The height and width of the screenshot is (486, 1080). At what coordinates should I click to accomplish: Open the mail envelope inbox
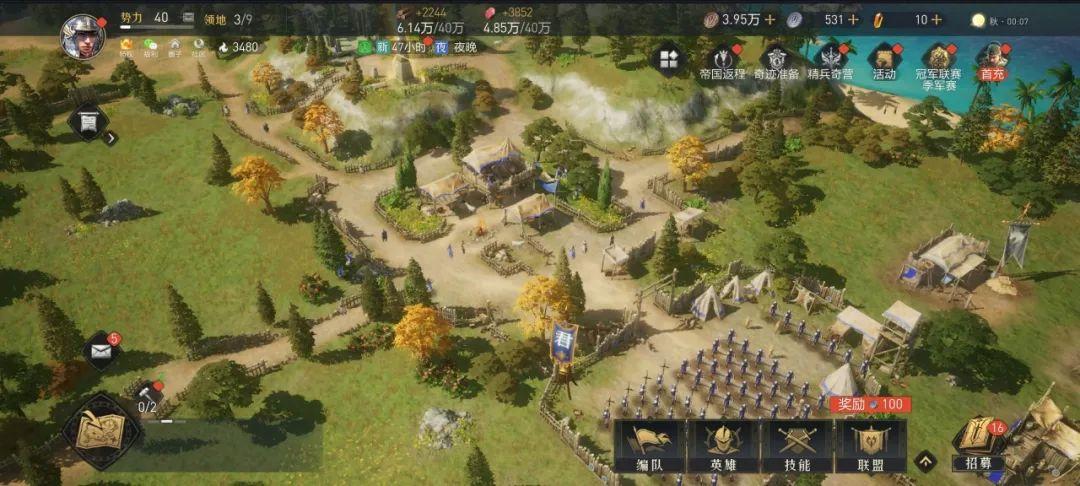click(x=101, y=350)
